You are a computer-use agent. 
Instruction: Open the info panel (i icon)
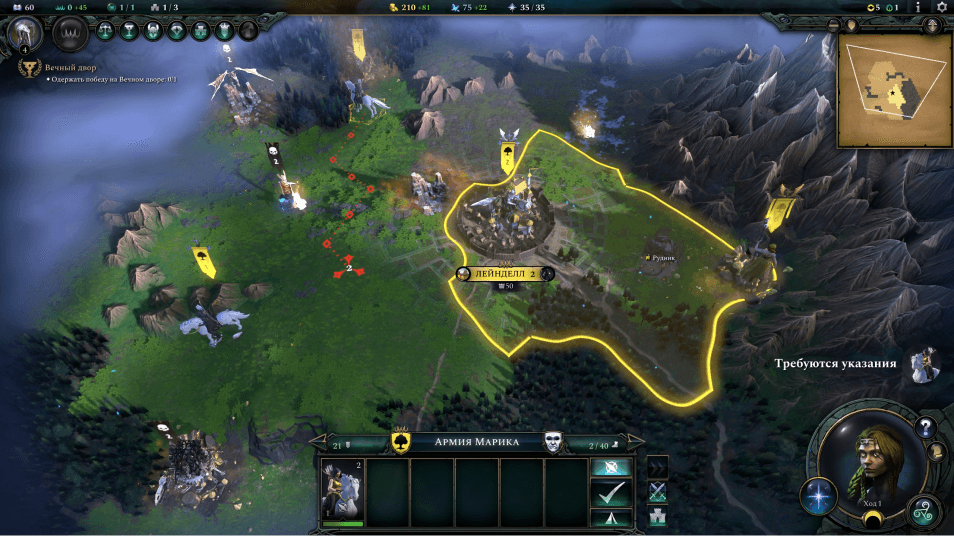coord(917,8)
